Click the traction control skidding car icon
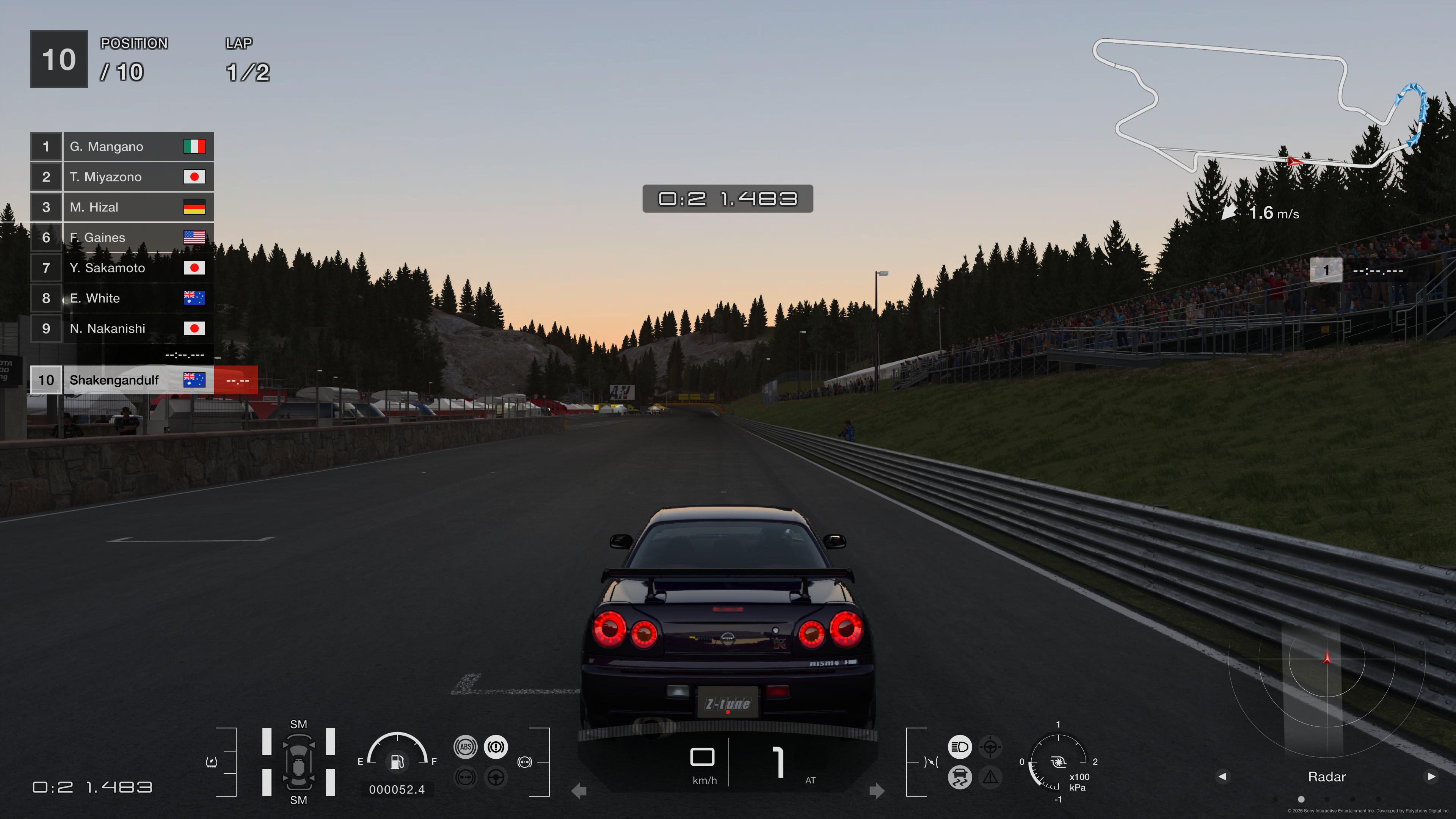This screenshot has height=819, width=1456. 959,777
